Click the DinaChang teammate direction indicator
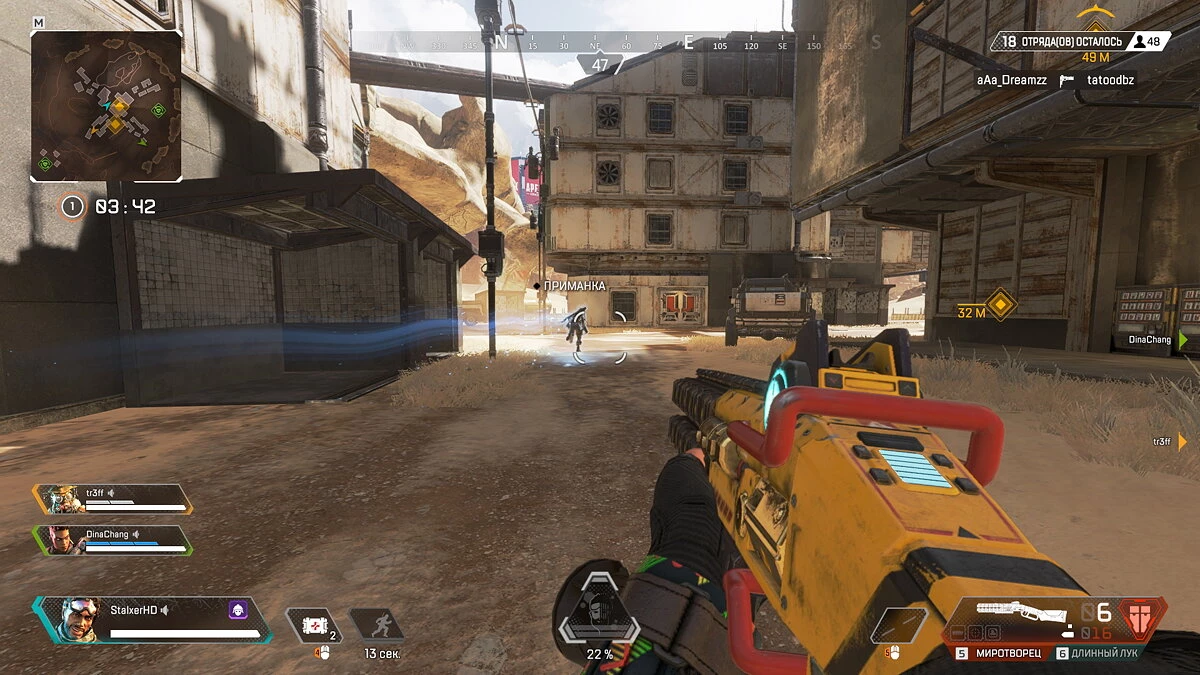This screenshot has width=1200, height=675. (x=1183, y=340)
